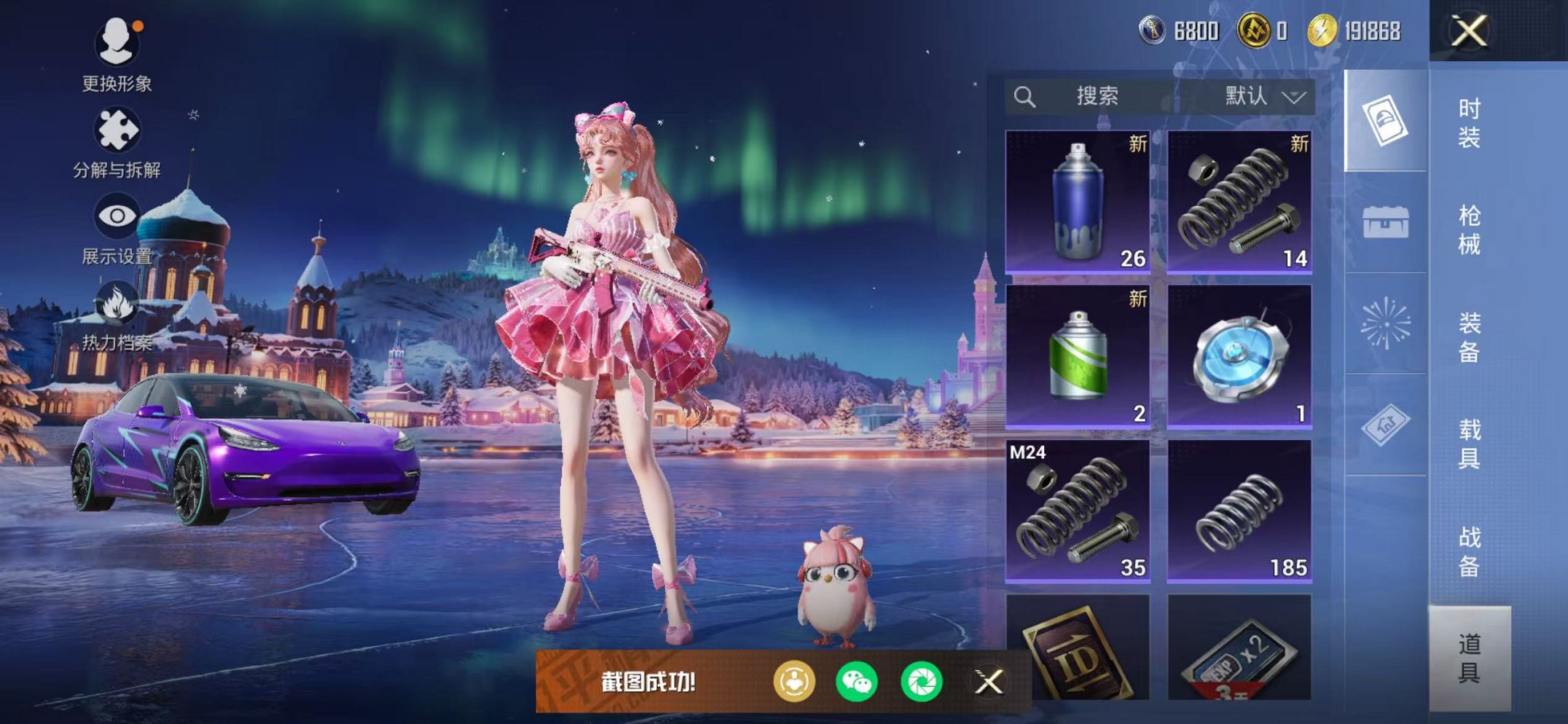Switch to the 枪械 firearms tab
This screenshot has height=724, width=1568.
[1469, 229]
